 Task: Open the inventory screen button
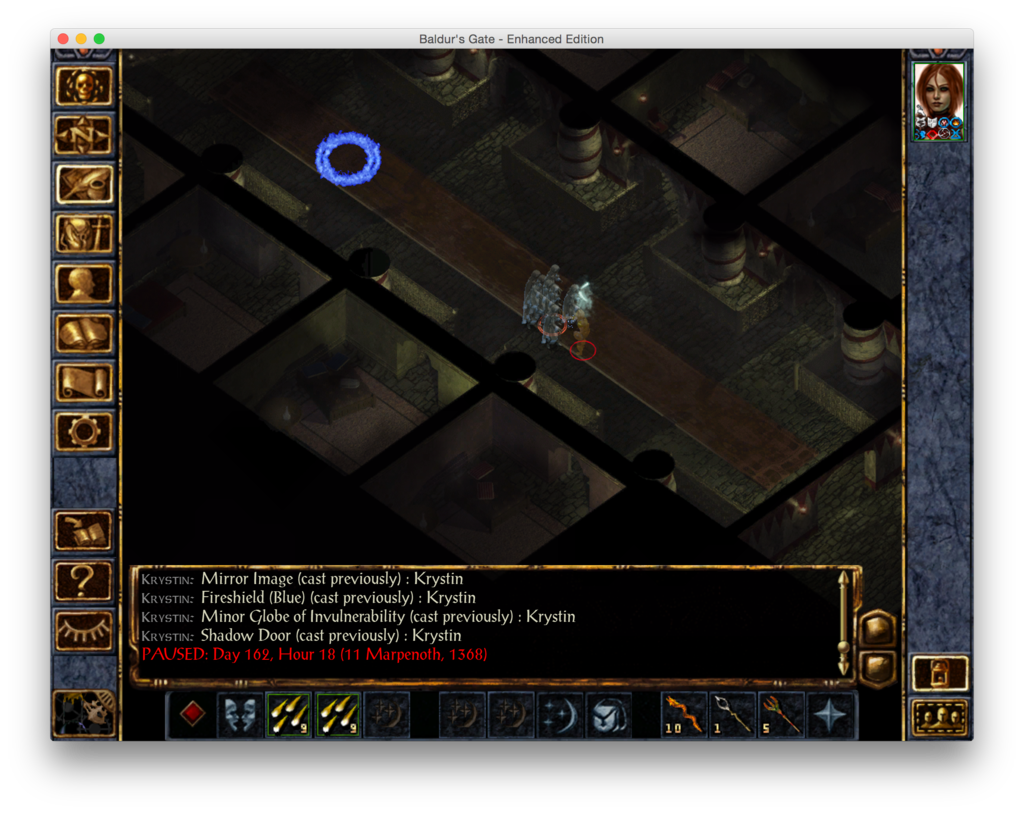84,234
